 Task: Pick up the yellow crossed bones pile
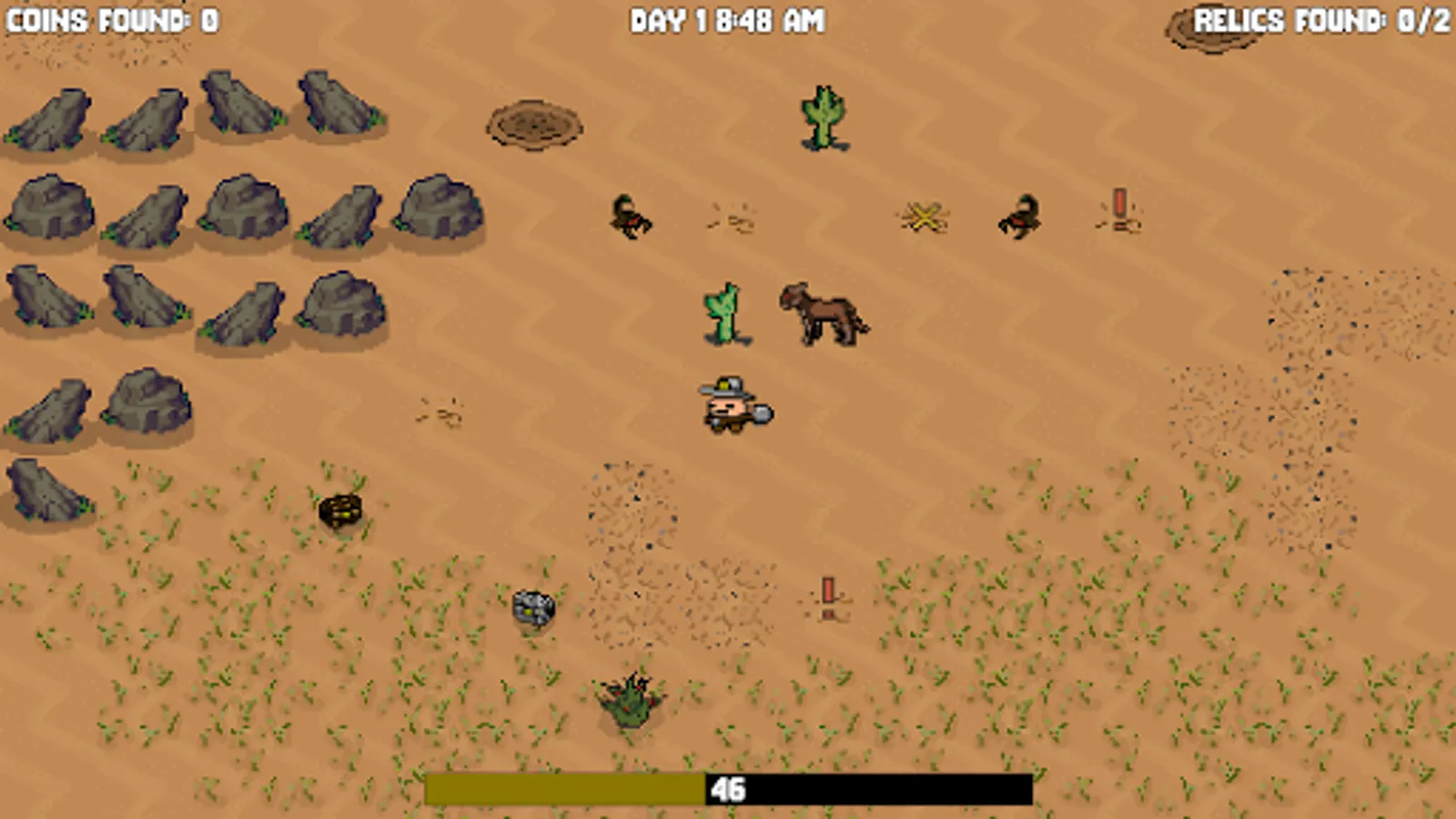coord(924,218)
